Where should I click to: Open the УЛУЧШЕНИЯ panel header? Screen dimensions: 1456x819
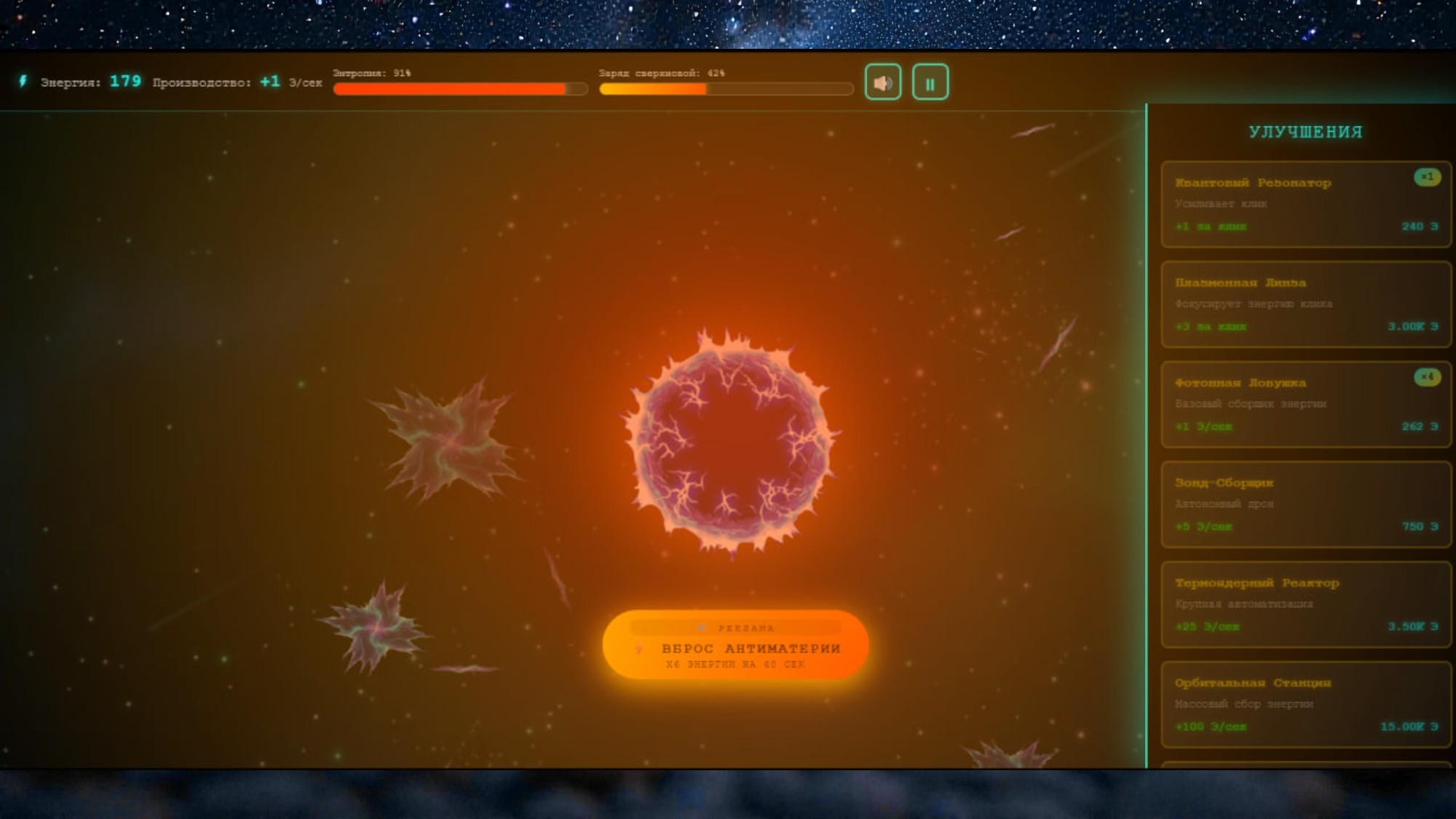pos(1305,133)
